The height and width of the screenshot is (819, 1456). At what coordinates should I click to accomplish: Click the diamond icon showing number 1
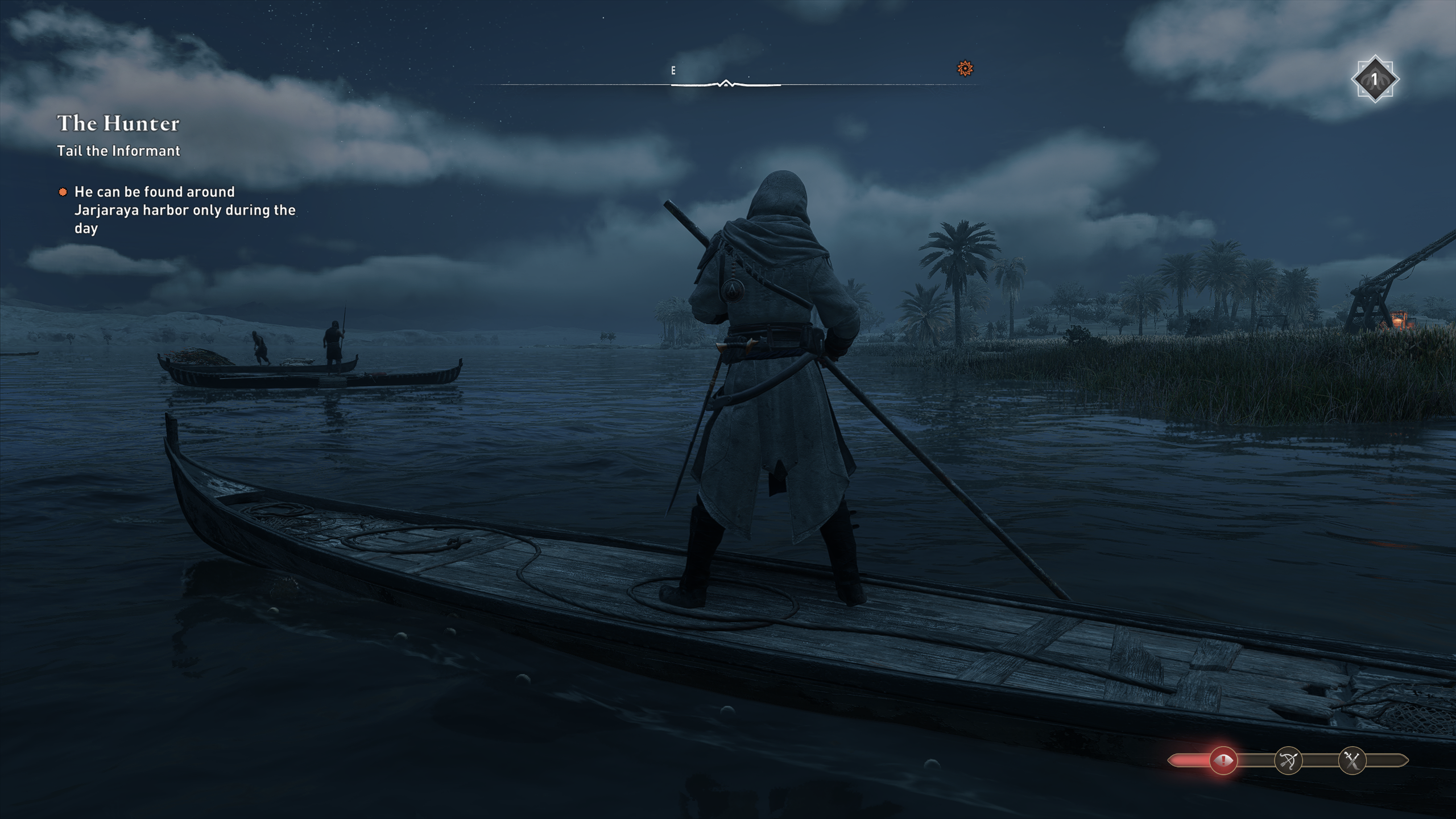click(x=1374, y=79)
